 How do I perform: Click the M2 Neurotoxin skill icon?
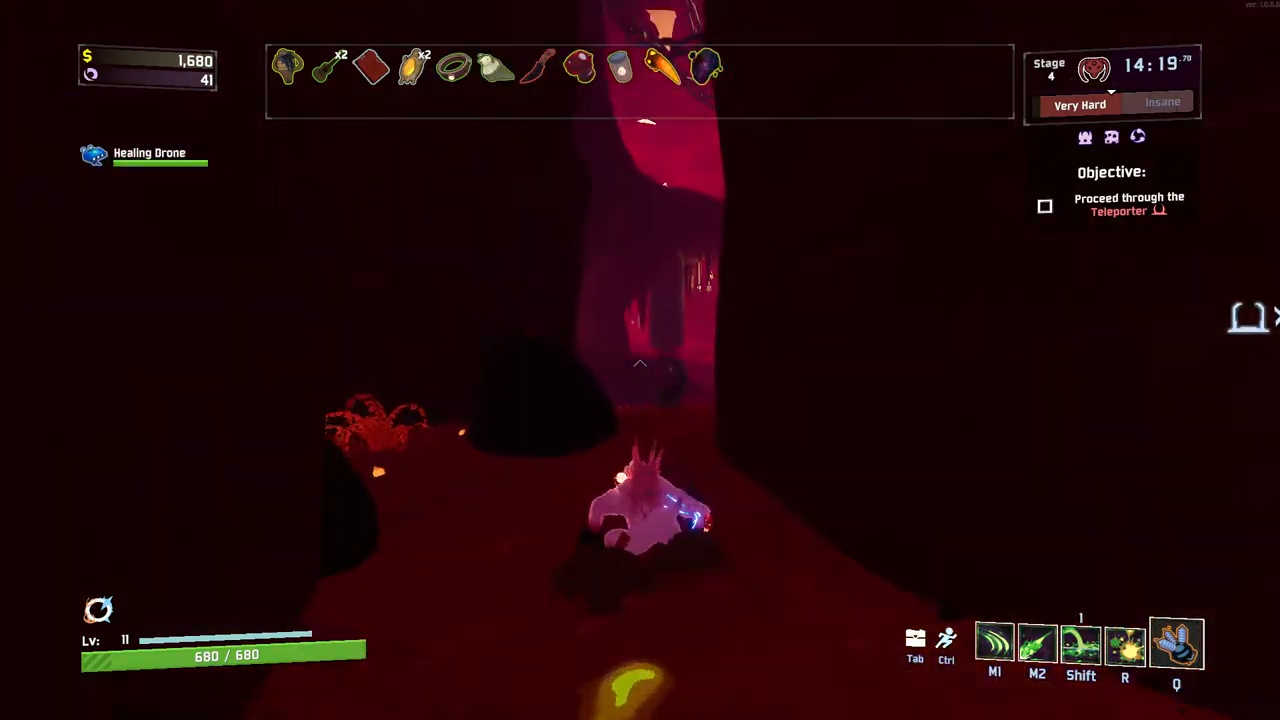[x=1037, y=645]
